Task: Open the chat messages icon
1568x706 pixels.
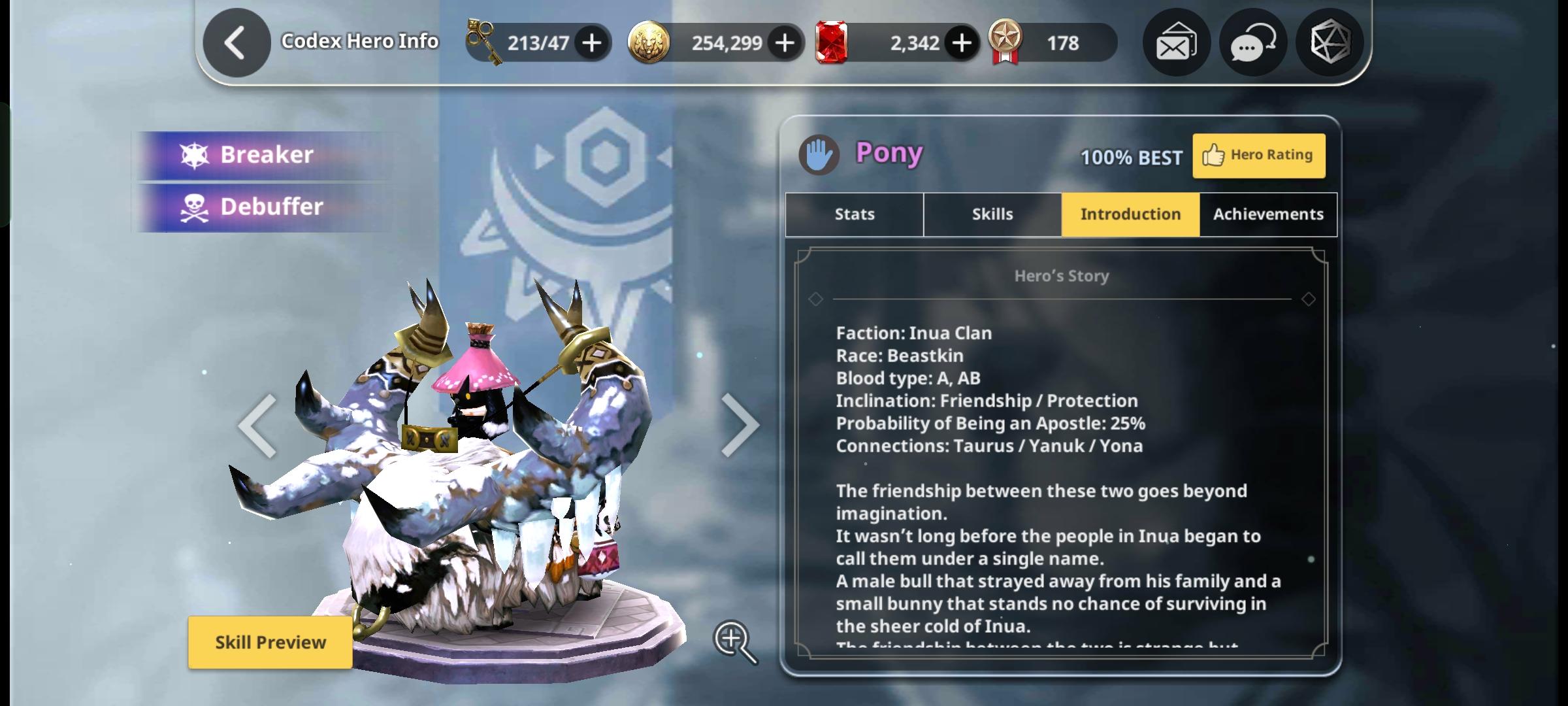Action: [1252, 42]
